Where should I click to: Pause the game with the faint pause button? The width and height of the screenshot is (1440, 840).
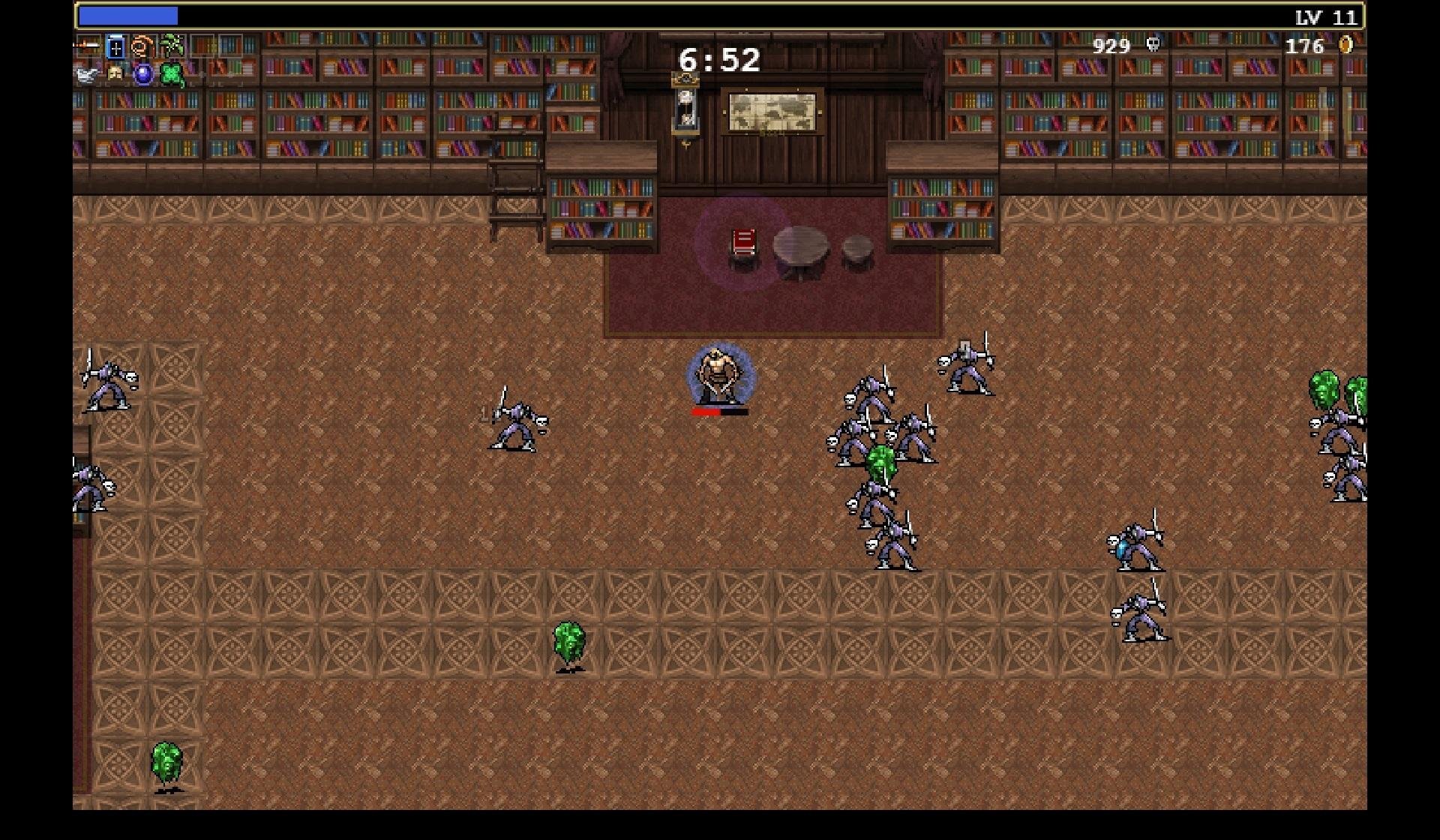click(1335, 114)
